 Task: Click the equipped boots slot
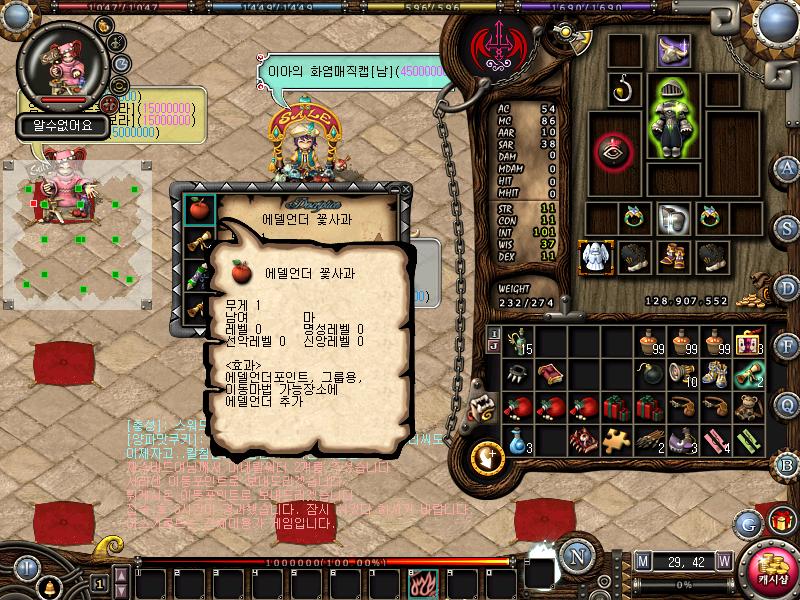pos(672,256)
